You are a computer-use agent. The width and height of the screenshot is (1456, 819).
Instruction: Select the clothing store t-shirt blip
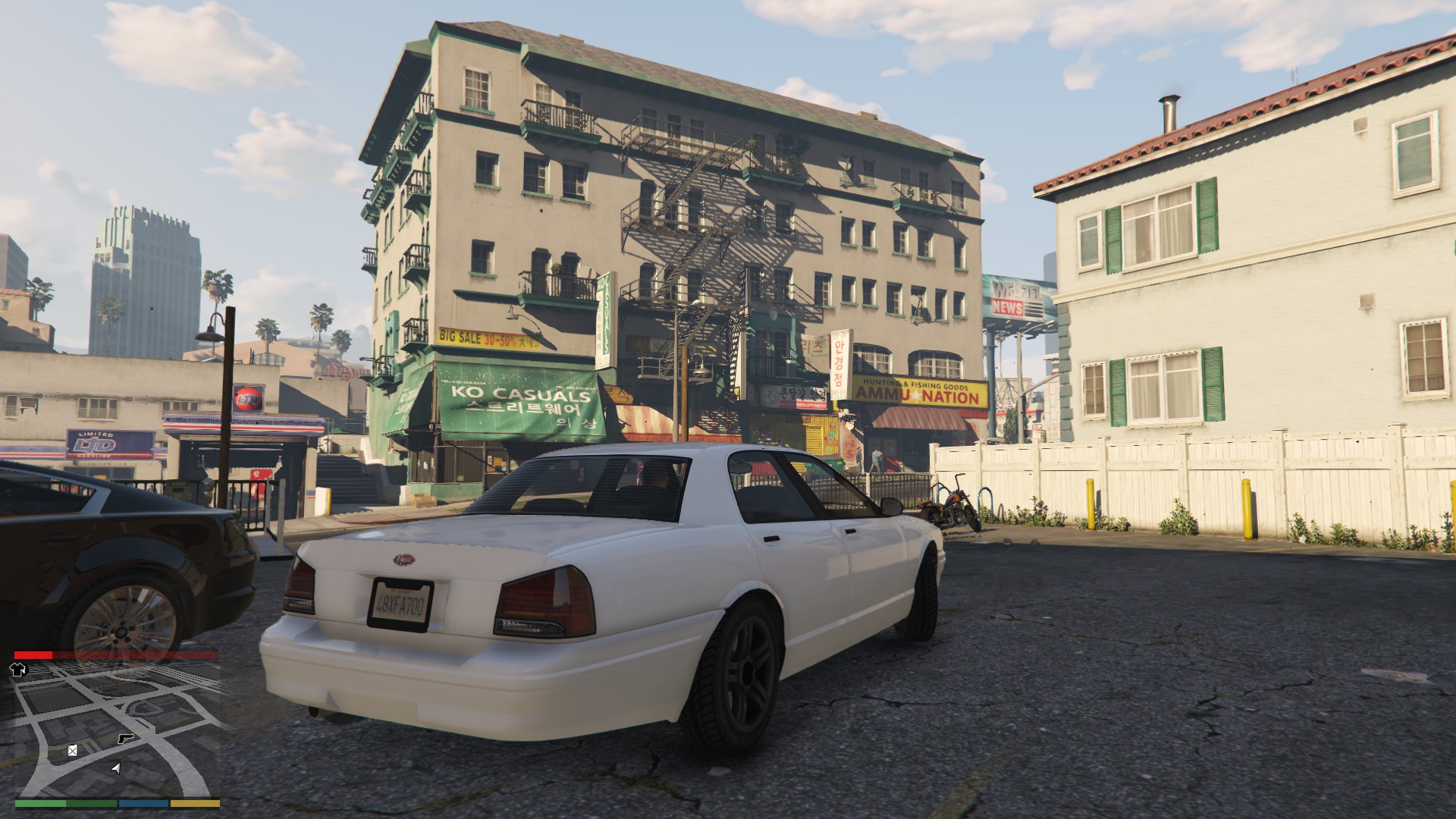tap(18, 669)
